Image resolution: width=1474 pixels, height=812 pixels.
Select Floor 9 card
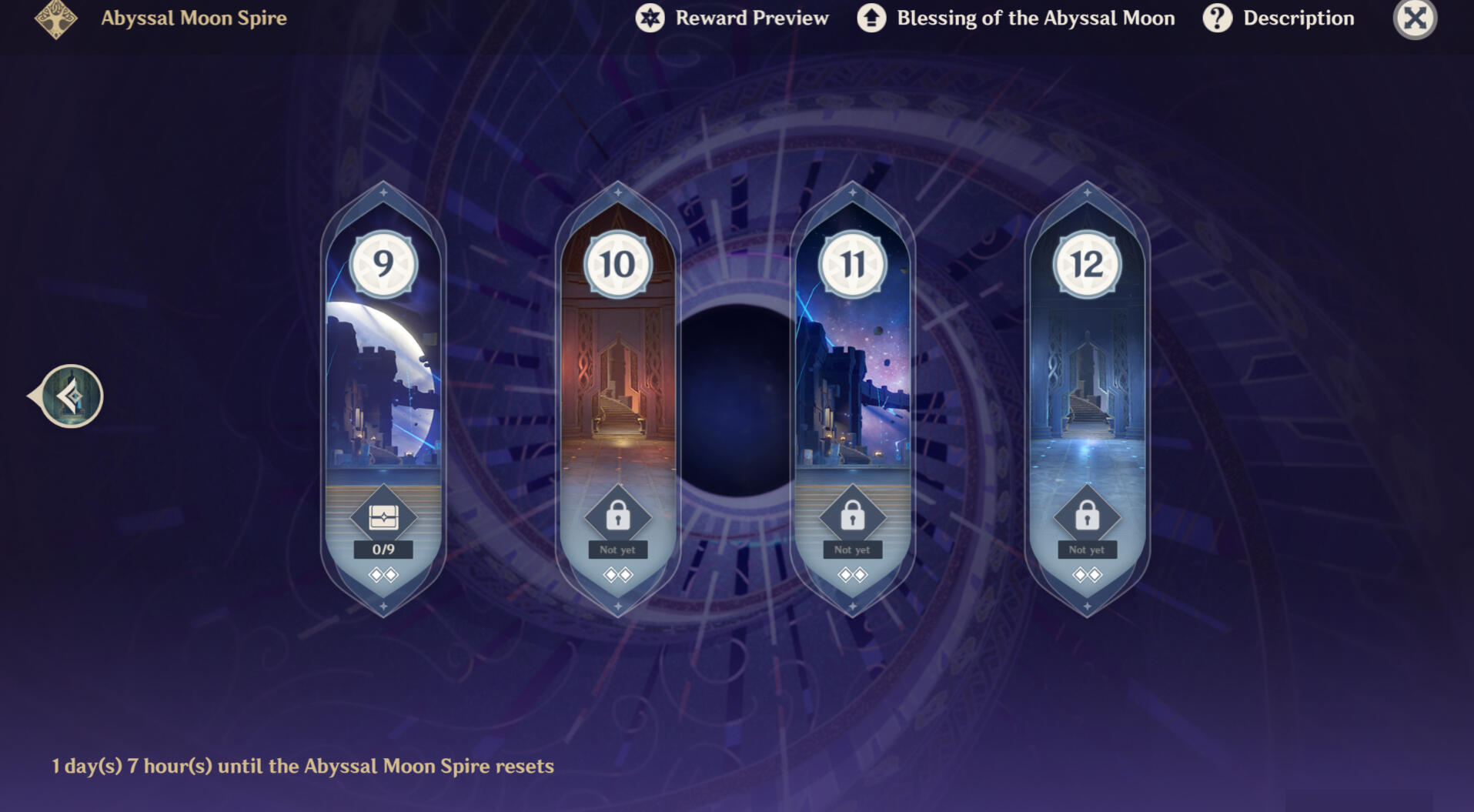383,369
